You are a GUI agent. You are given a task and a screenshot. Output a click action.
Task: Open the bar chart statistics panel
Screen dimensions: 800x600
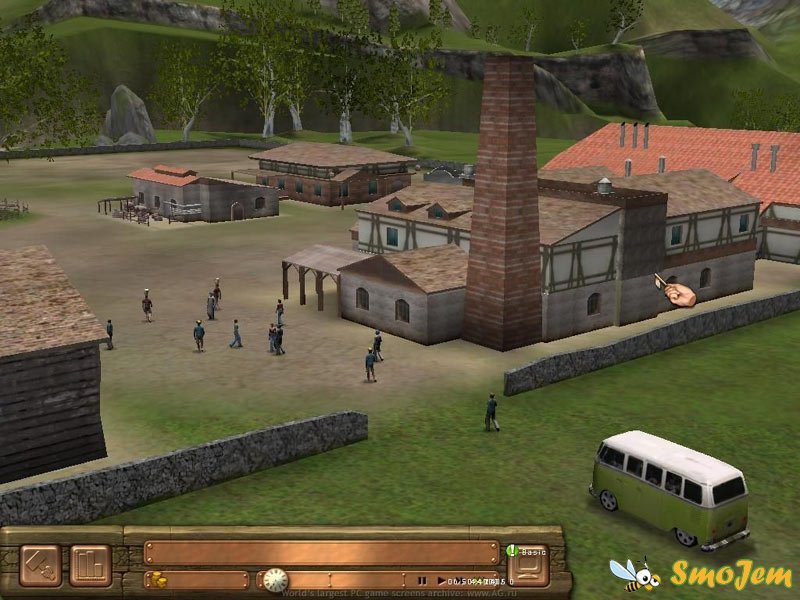pos(90,565)
